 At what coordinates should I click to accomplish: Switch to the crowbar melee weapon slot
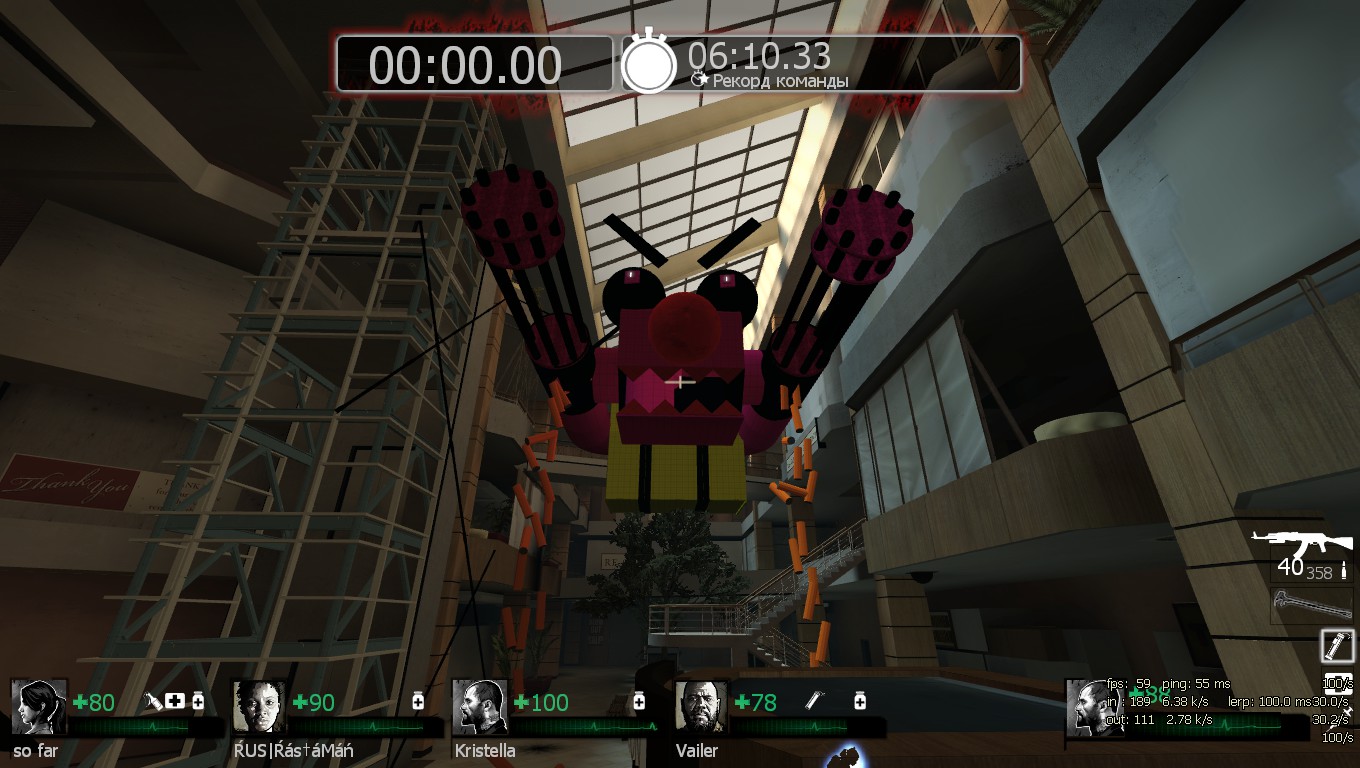pos(1310,603)
